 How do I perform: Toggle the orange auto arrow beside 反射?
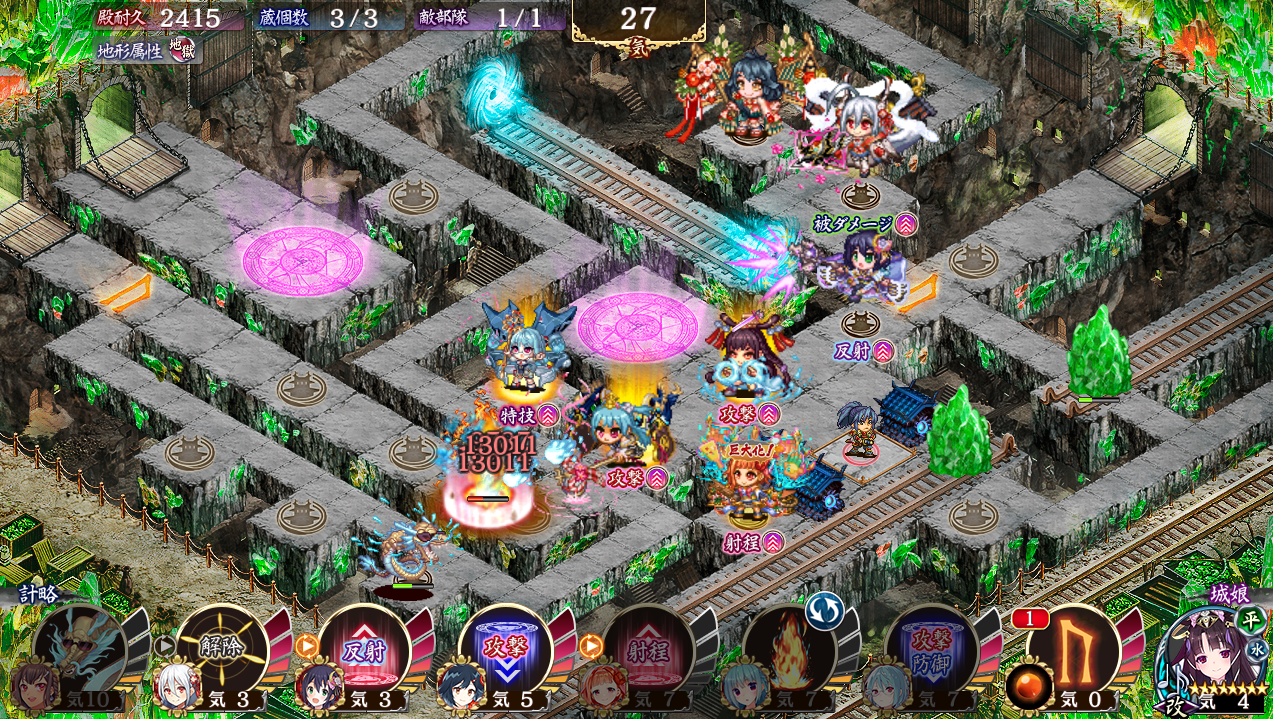coord(306,646)
